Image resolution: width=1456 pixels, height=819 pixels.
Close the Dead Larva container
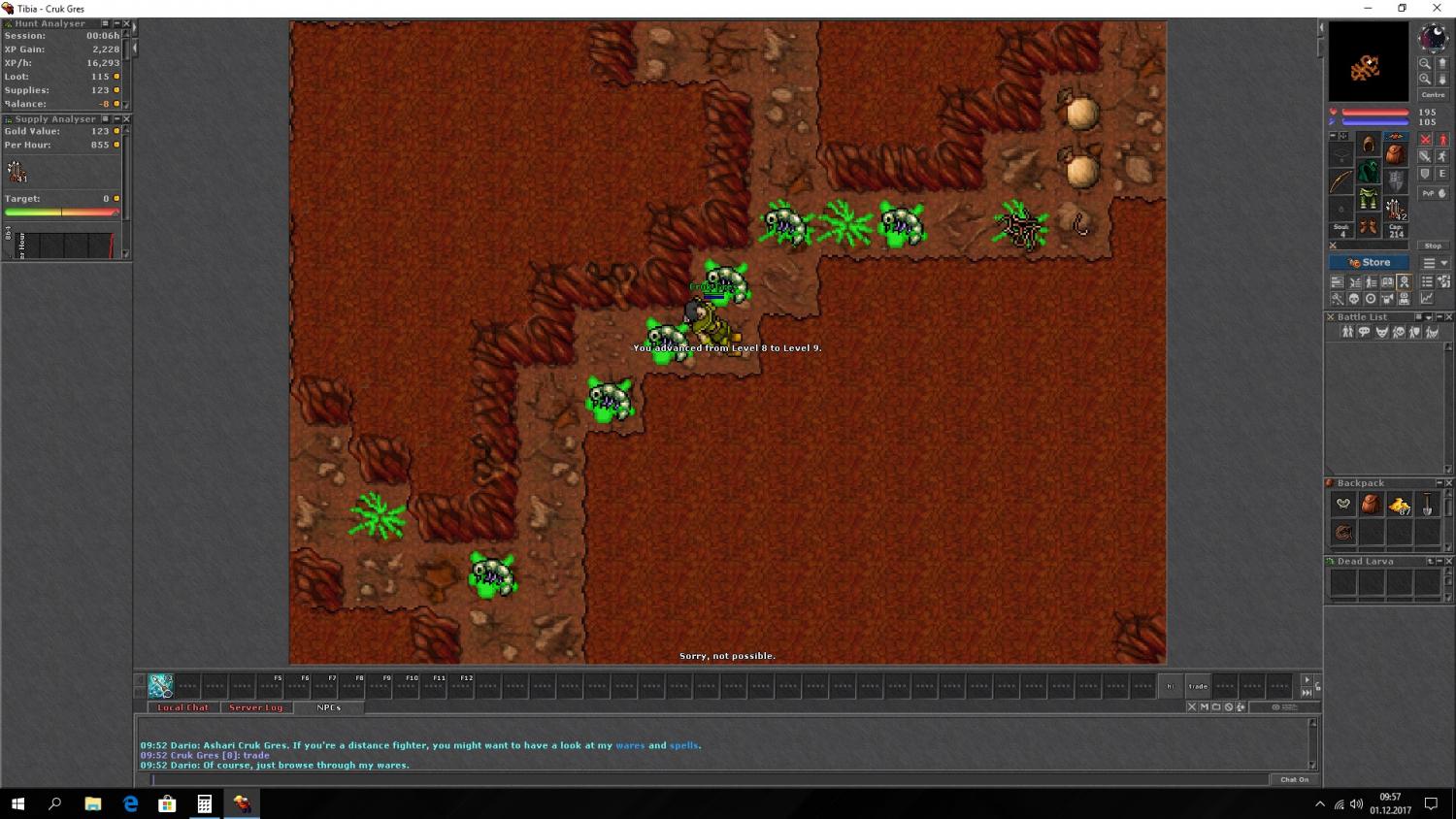click(x=1449, y=562)
